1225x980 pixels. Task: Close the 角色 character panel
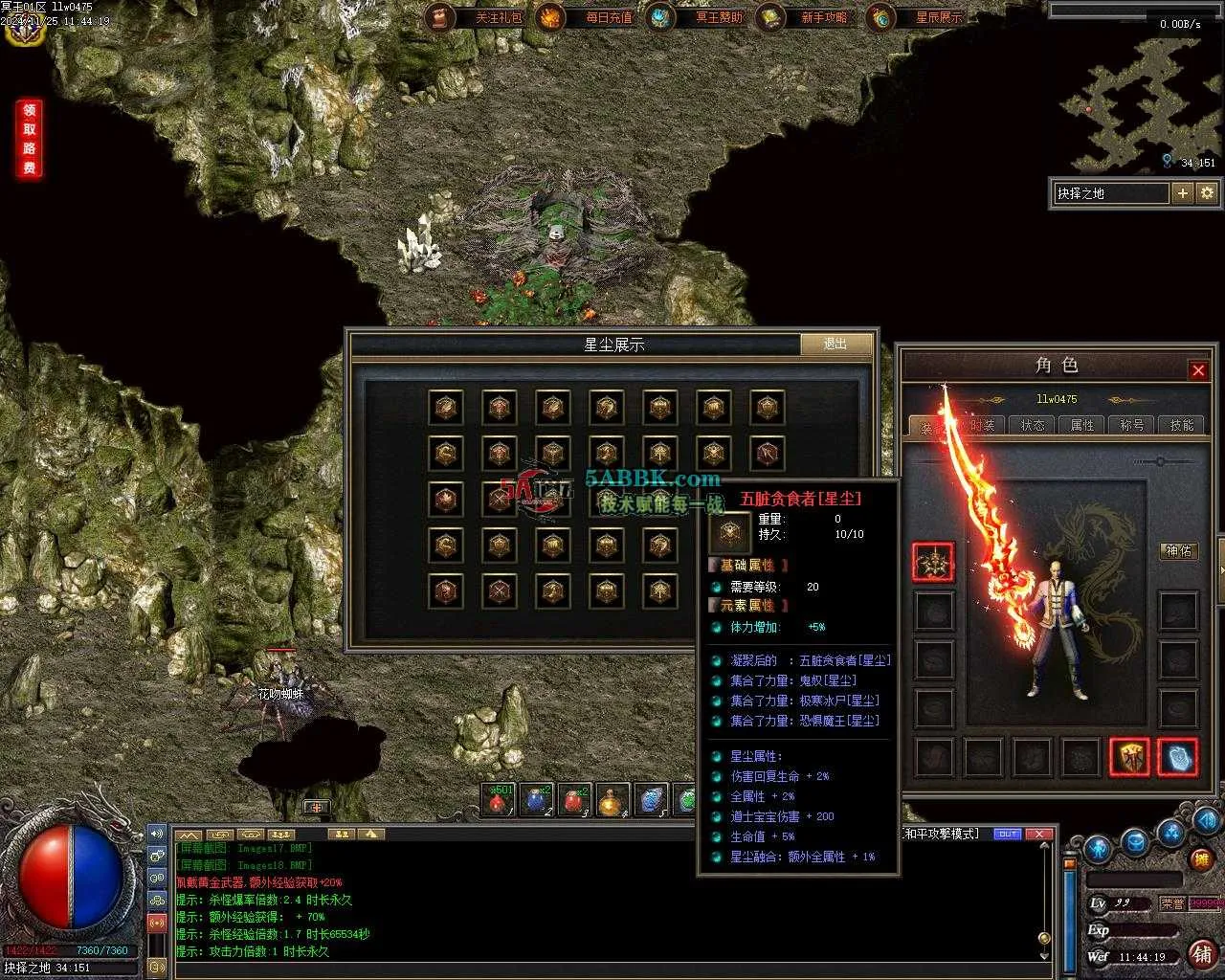(x=1197, y=370)
